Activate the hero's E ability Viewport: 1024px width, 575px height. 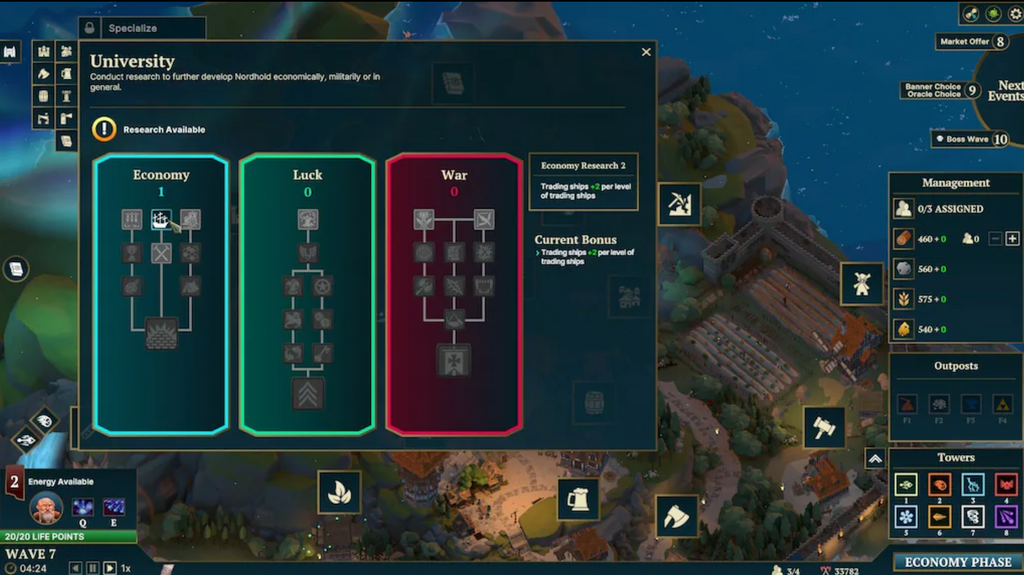point(113,507)
